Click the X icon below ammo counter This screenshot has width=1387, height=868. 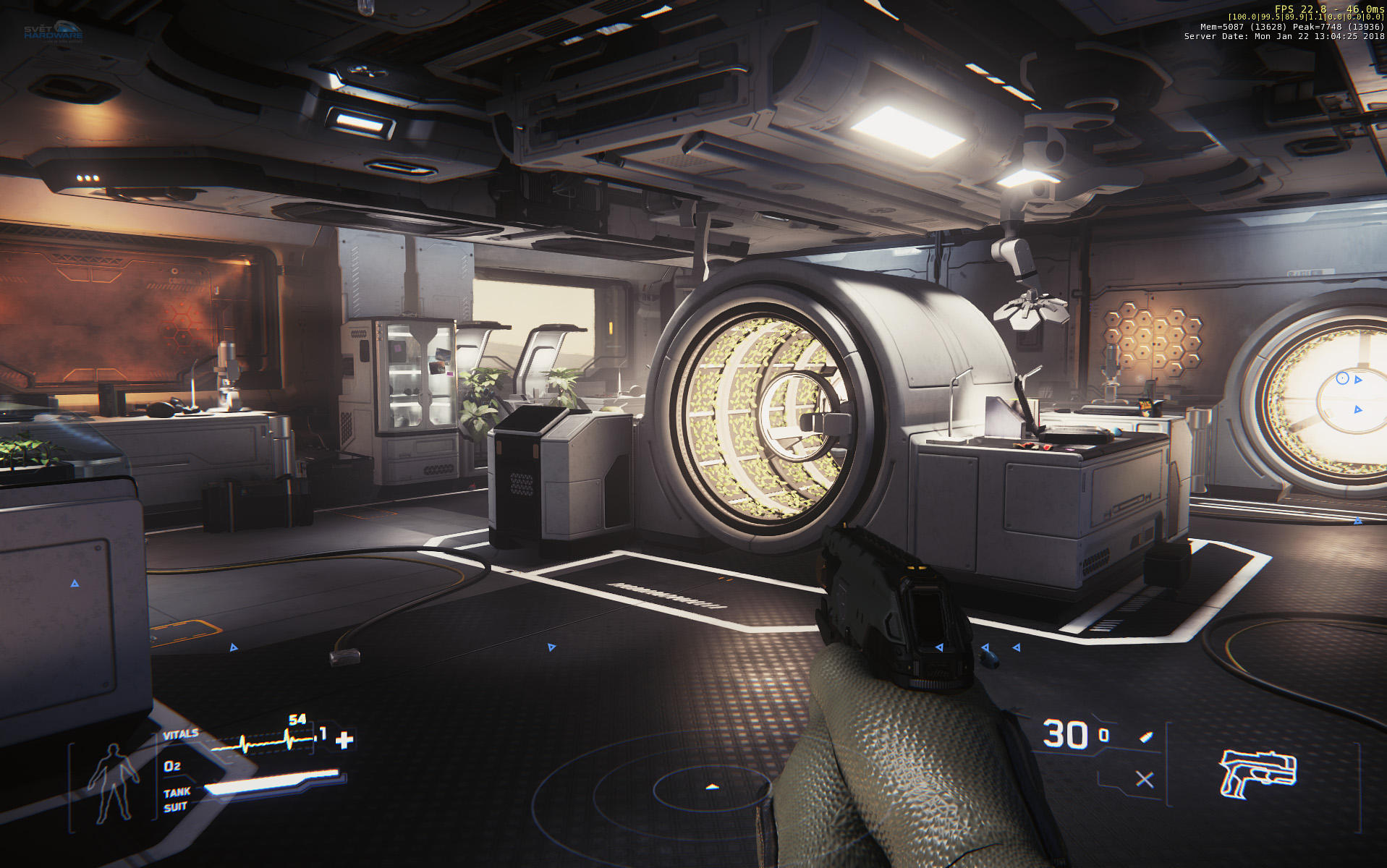(x=1144, y=780)
